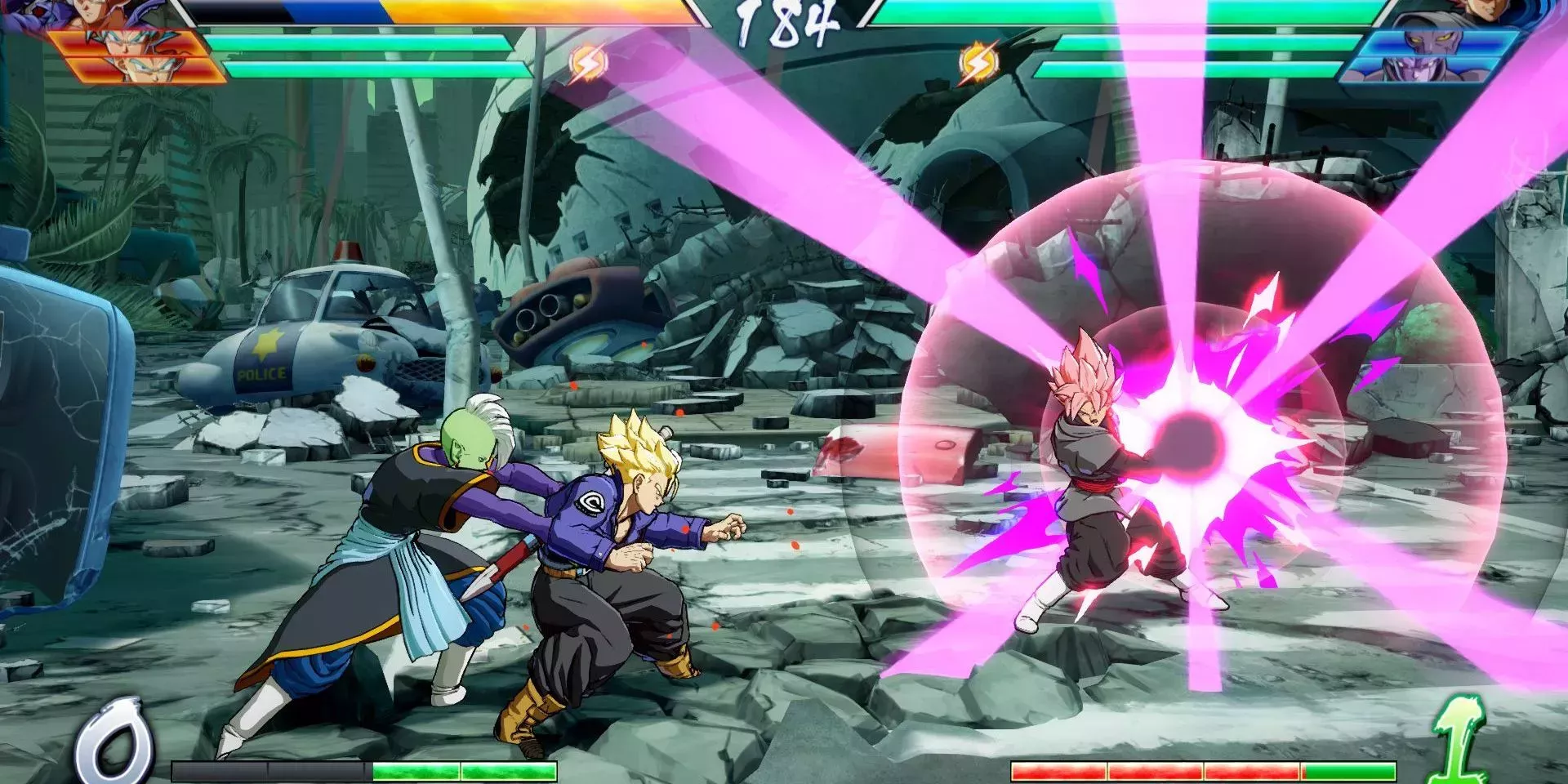Click Player 2's Sparking Blast lightning icon

coord(976,62)
